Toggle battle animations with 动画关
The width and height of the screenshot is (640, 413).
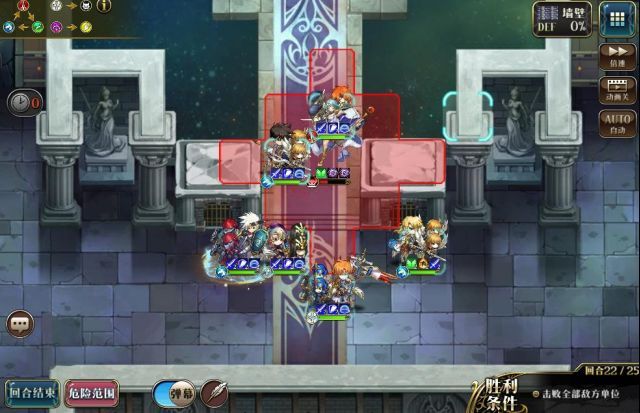point(617,91)
